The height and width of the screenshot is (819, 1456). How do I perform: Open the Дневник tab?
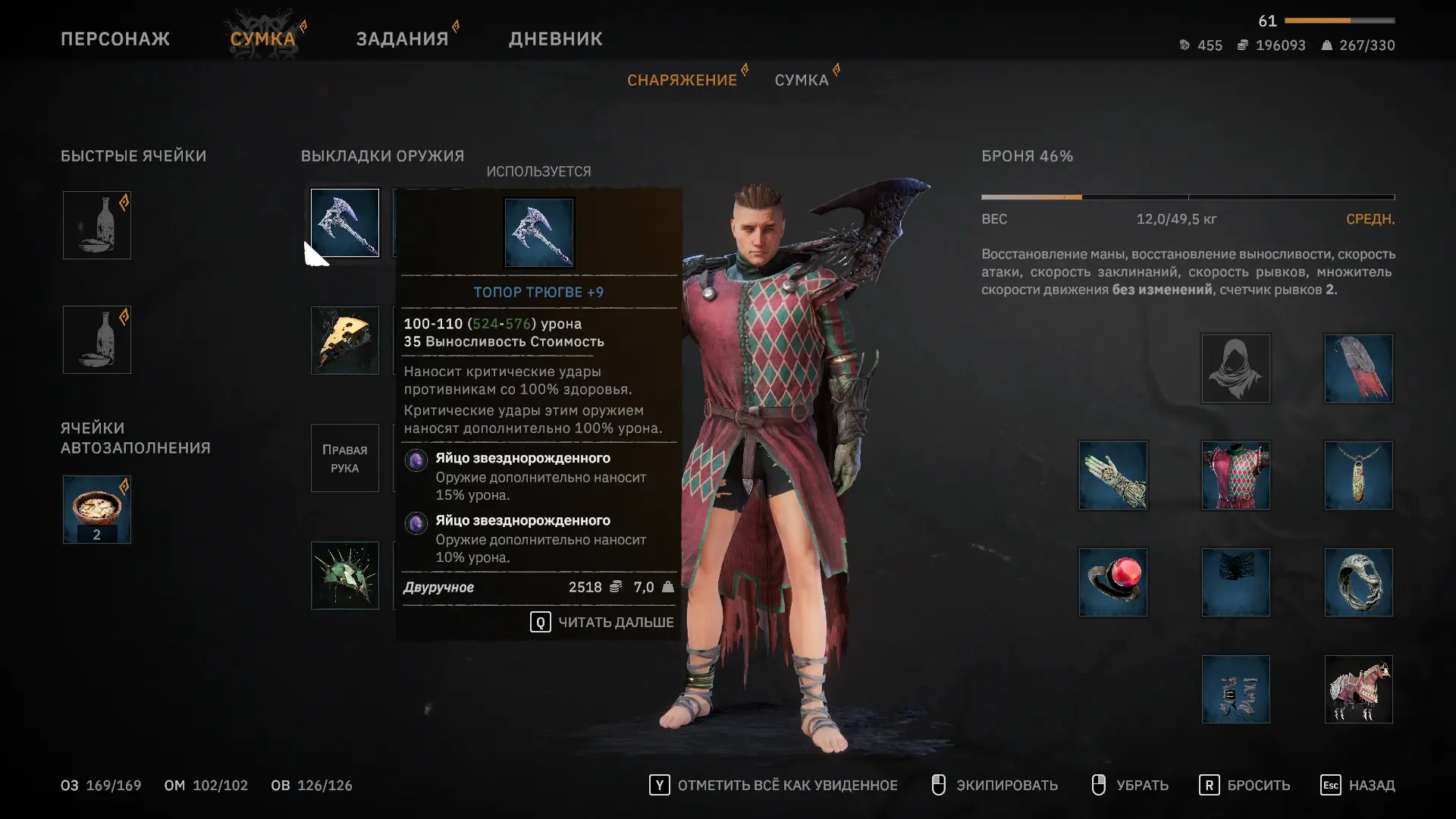click(x=555, y=39)
